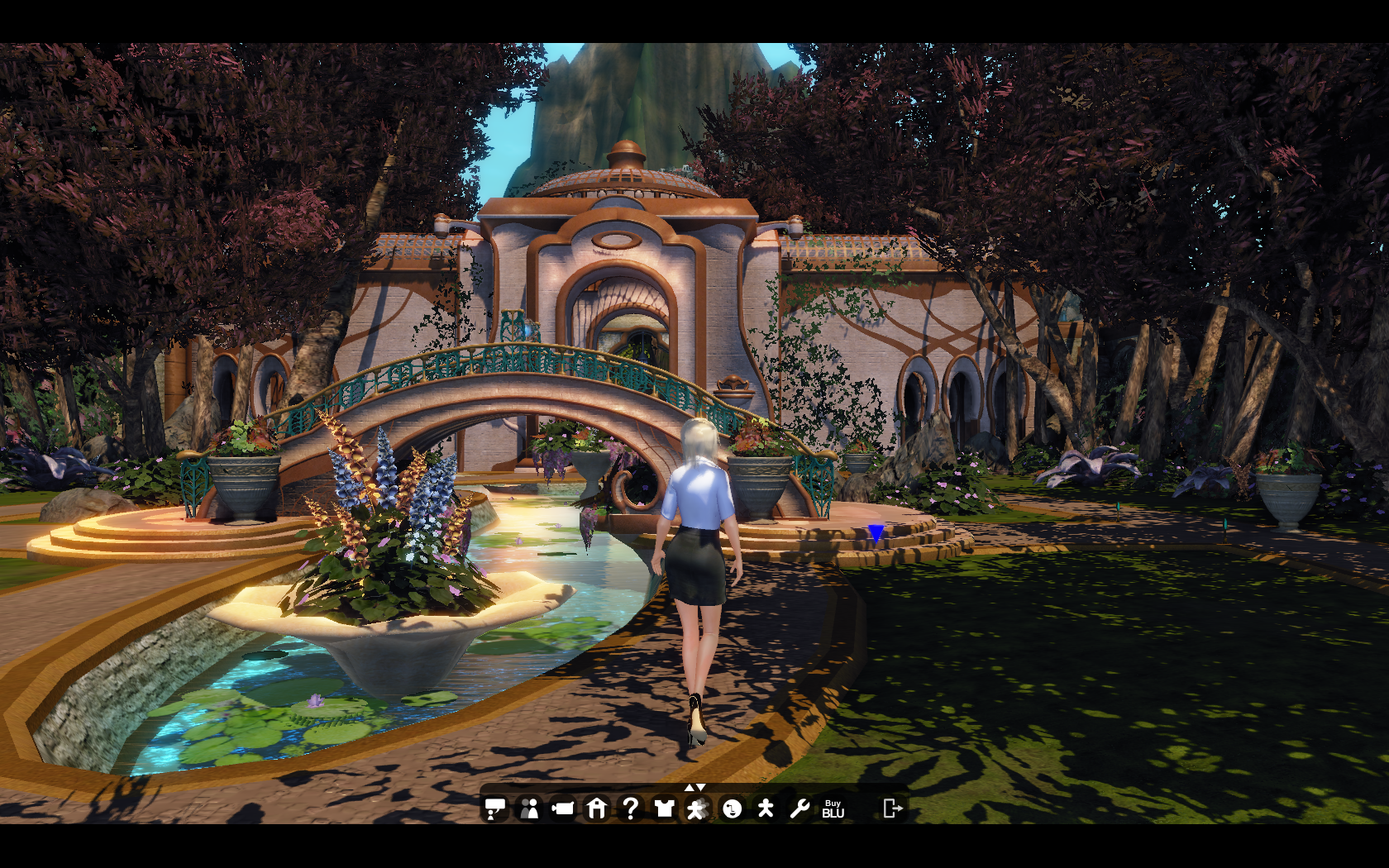The height and width of the screenshot is (868, 1389).
Task: Exit using the door arrow icon
Action: click(892, 808)
